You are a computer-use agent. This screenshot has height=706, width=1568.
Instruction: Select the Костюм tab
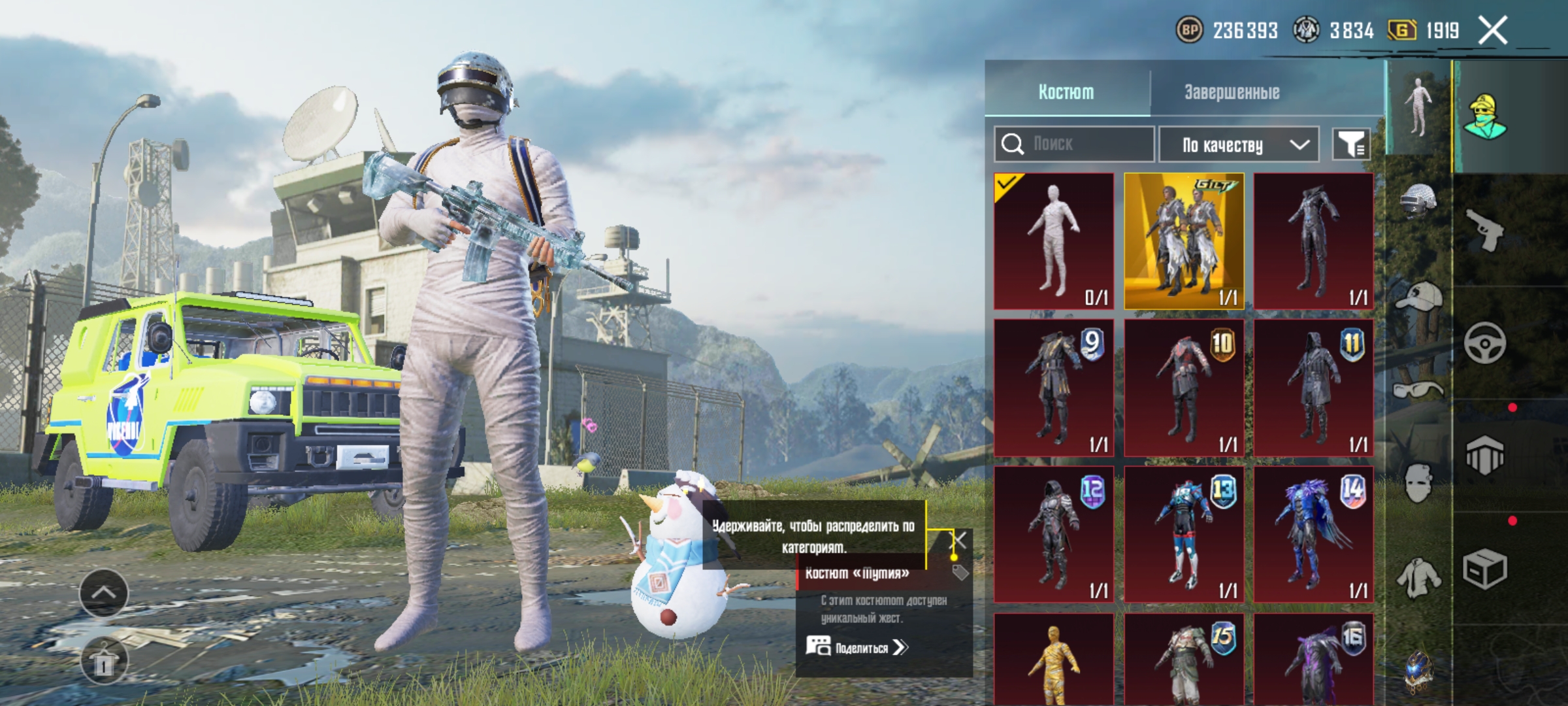tap(1066, 92)
